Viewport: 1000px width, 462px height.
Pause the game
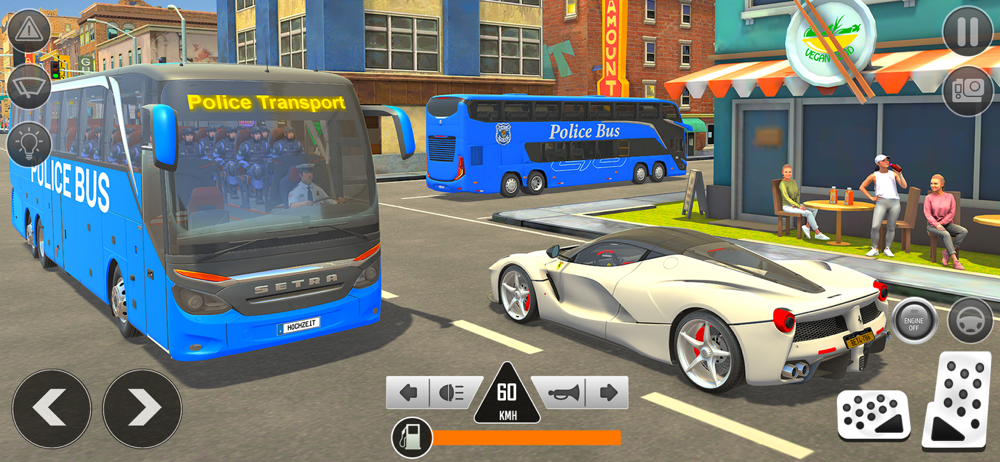coord(967,32)
